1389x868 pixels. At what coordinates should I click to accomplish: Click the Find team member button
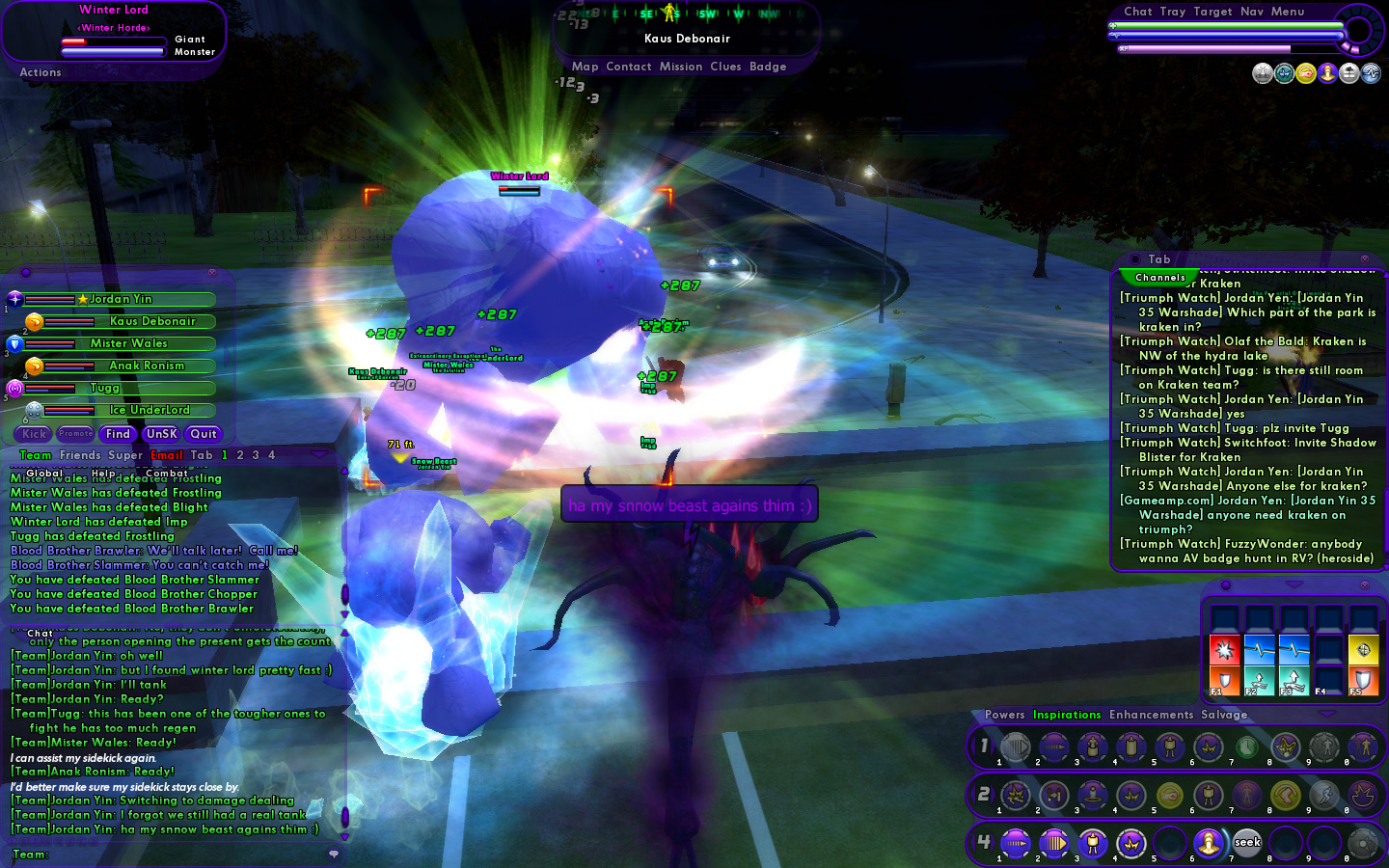coord(118,434)
